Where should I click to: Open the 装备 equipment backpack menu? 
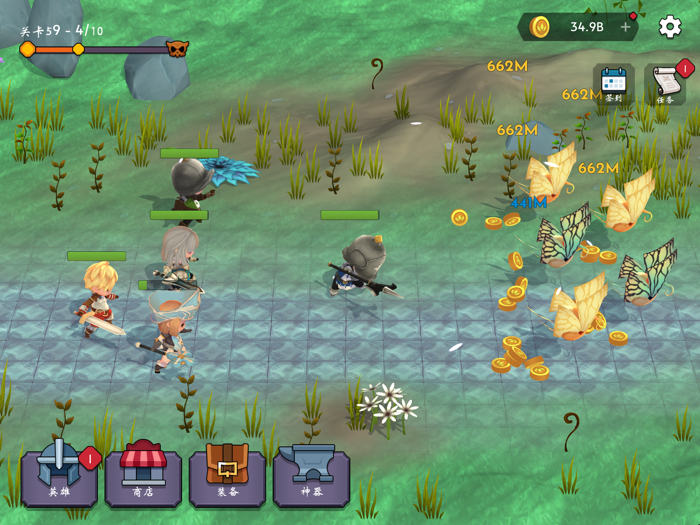pyautogui.click(x=227, y=474)
